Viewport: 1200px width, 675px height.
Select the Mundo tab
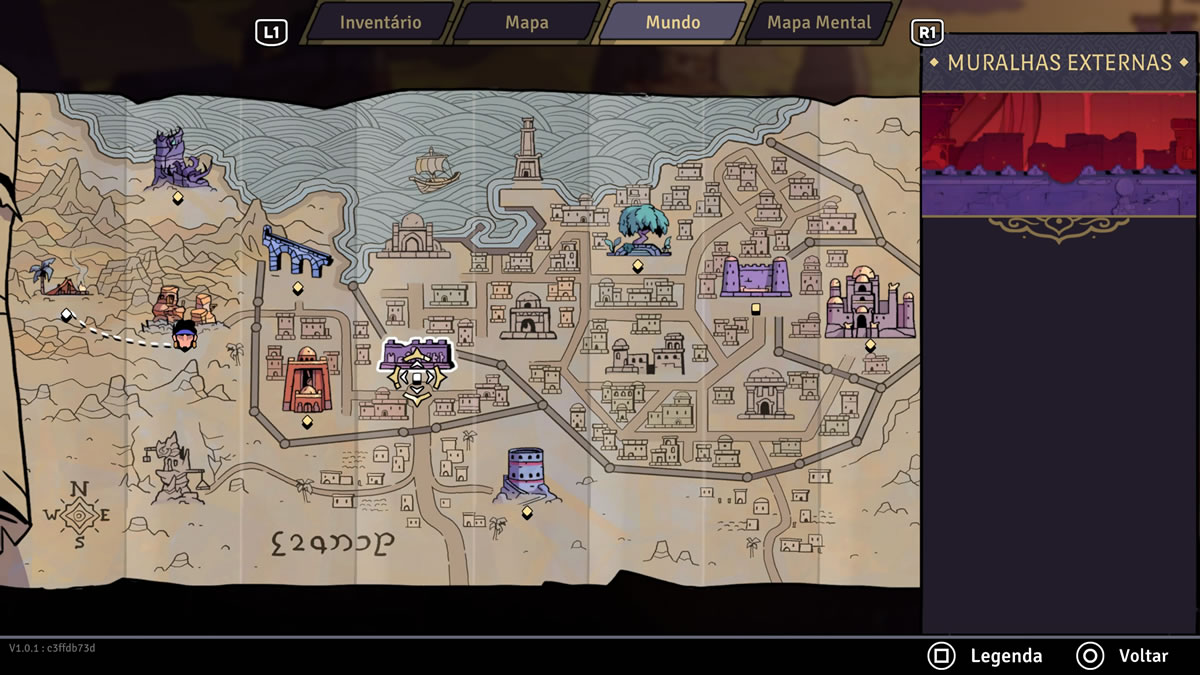pyautogui.click(x=672, y=22)
